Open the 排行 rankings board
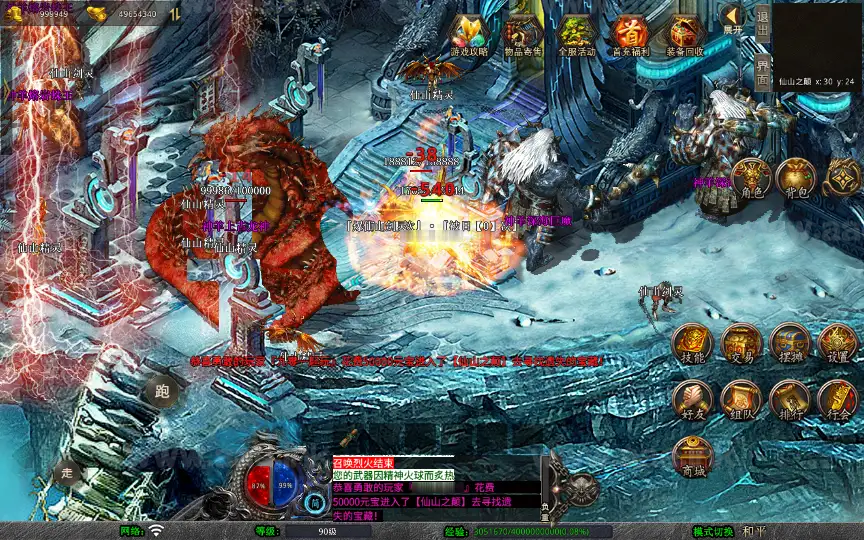Image resolution: width=864 pixels, height=540 pixels. [x=789, y=400]
